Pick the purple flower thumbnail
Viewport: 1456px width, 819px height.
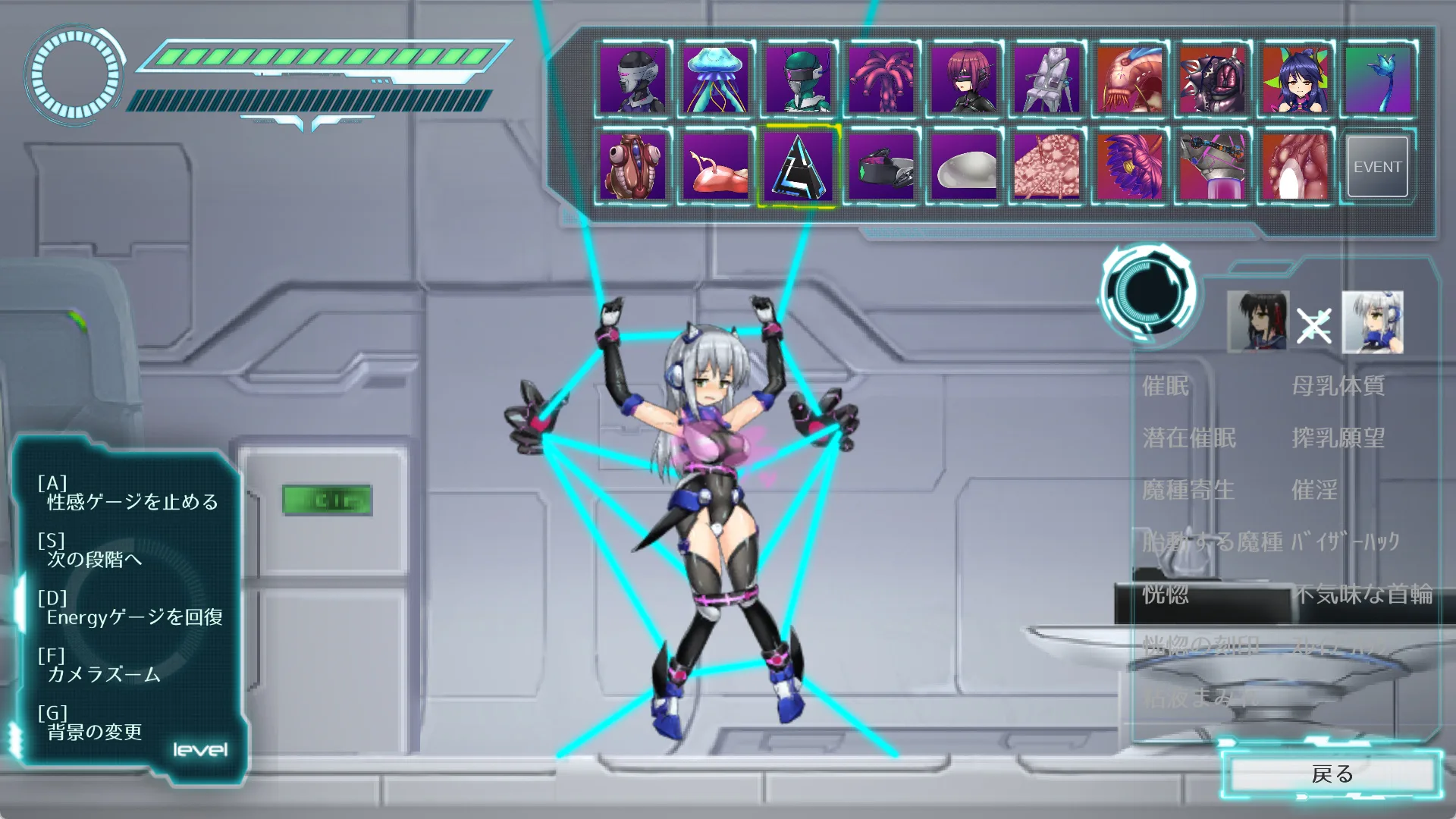pyautogui.click(x=1130, y=167)
